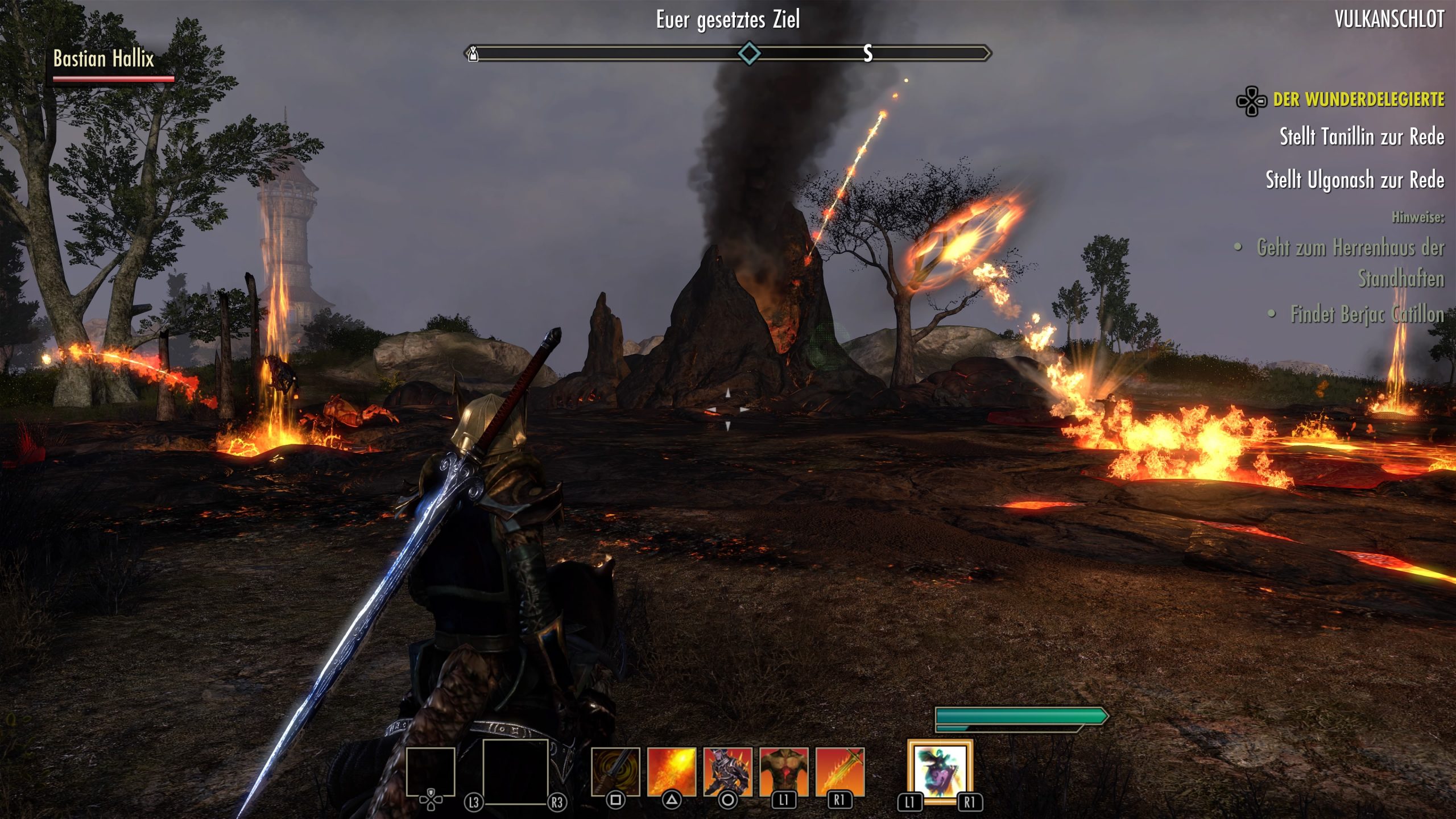Cast the fire breath flame ability

click(x=672, y=771)
